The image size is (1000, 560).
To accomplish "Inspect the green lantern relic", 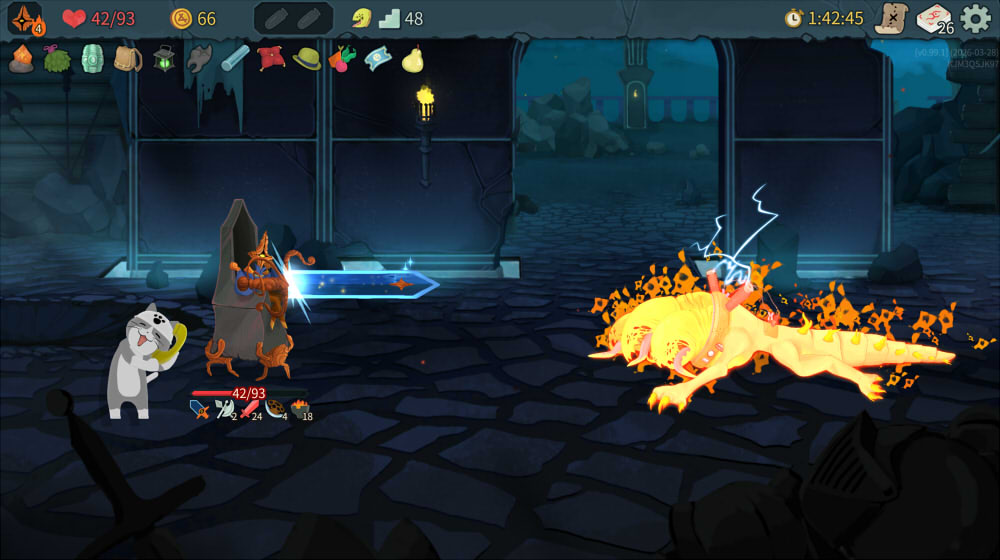I will pos(164,59).
